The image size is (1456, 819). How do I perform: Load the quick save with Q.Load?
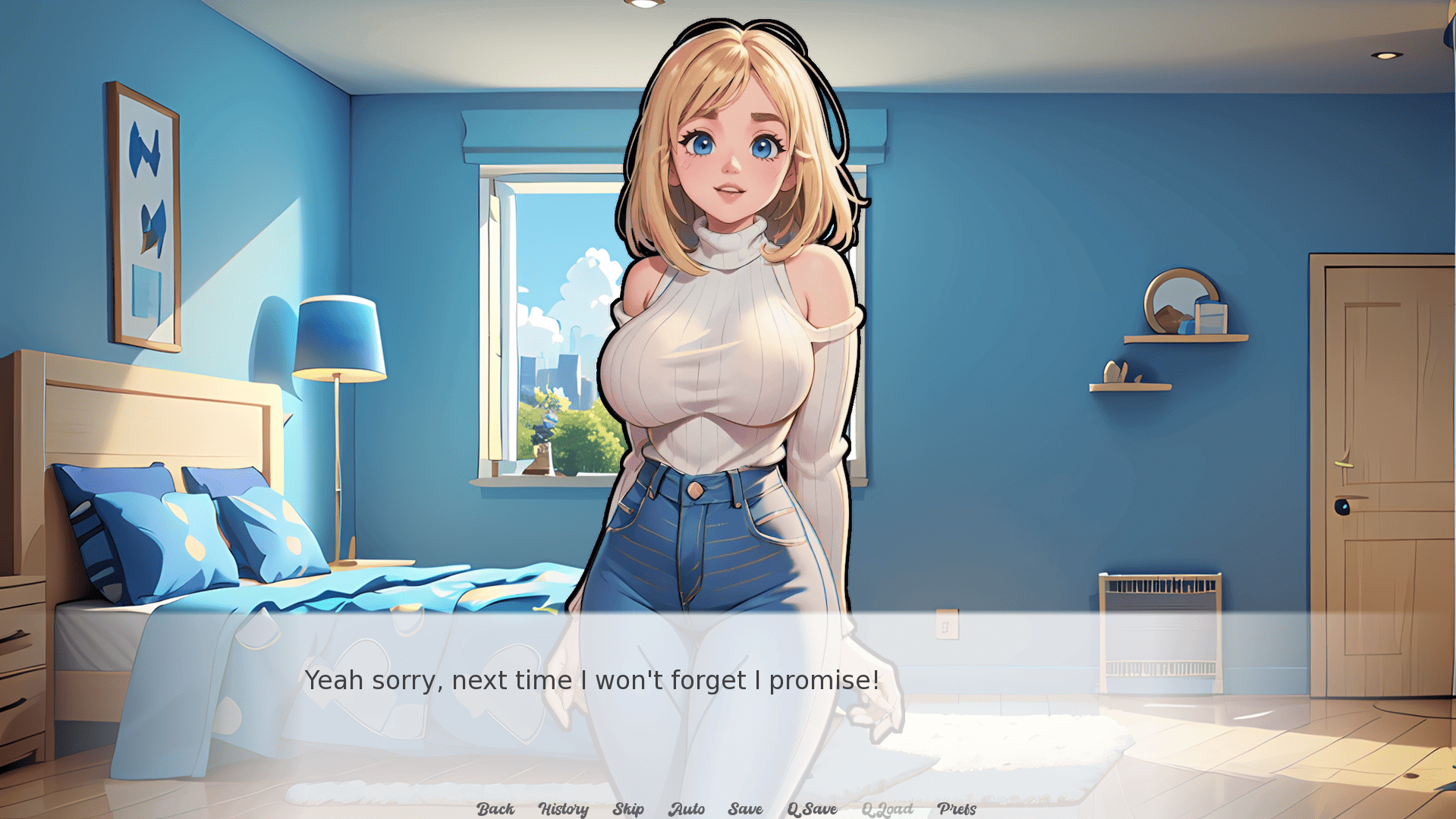pyautogui.click(x=888, y=809)
